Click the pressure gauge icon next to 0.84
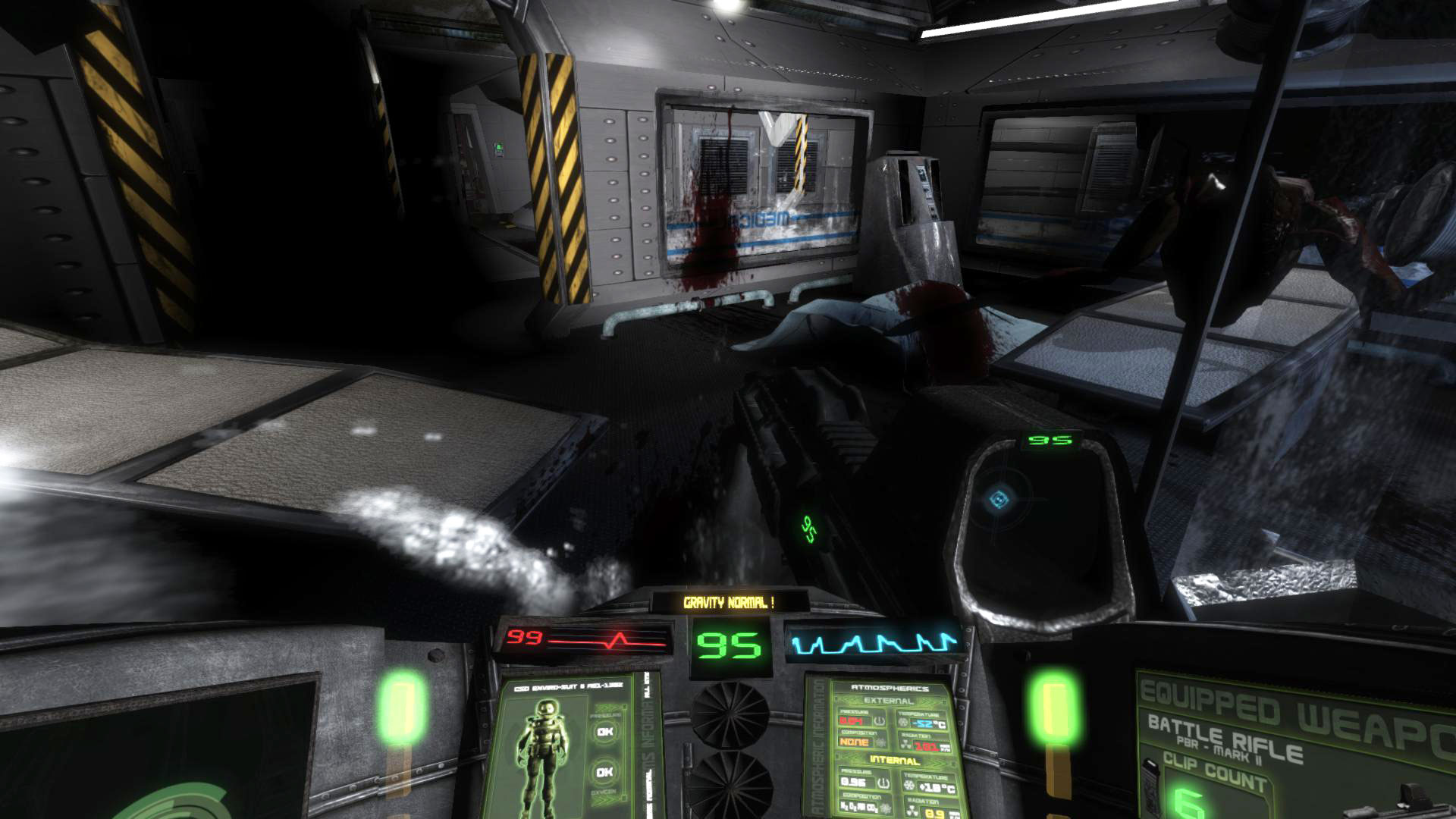Viewport: 1456px width, 819px height. [x=880, y=721]
